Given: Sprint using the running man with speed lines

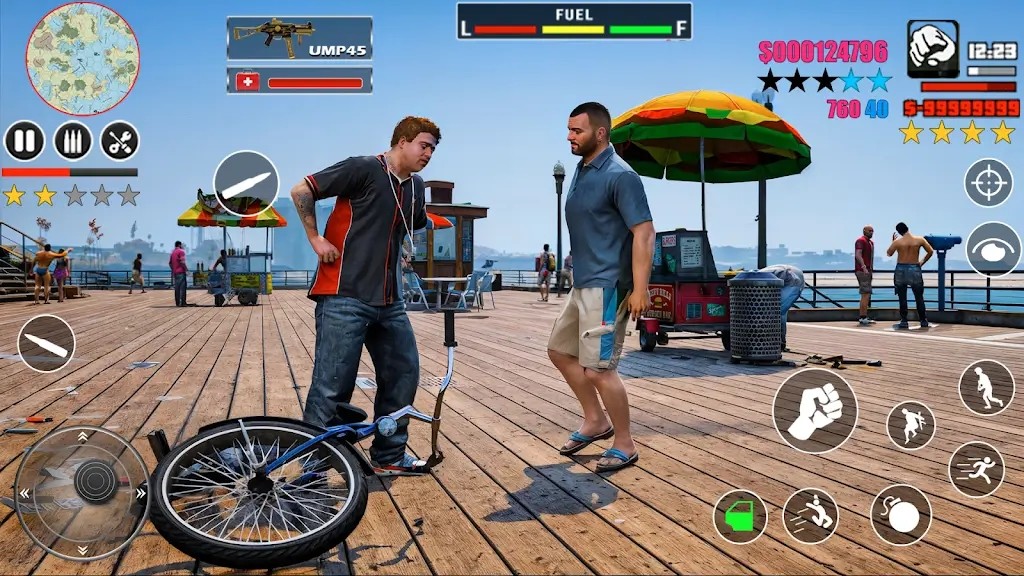Looking at the screenshot, I should click(x=976, y=469).
